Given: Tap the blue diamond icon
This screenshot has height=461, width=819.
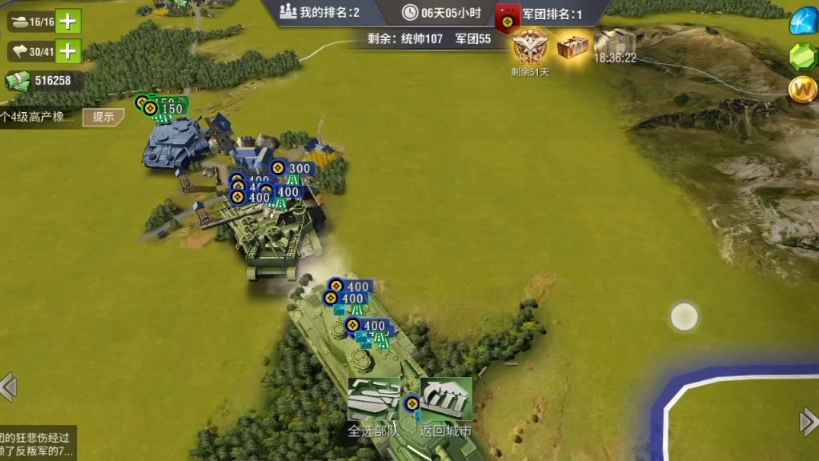Looking at the screenshot, I should [x=803, y=21].
